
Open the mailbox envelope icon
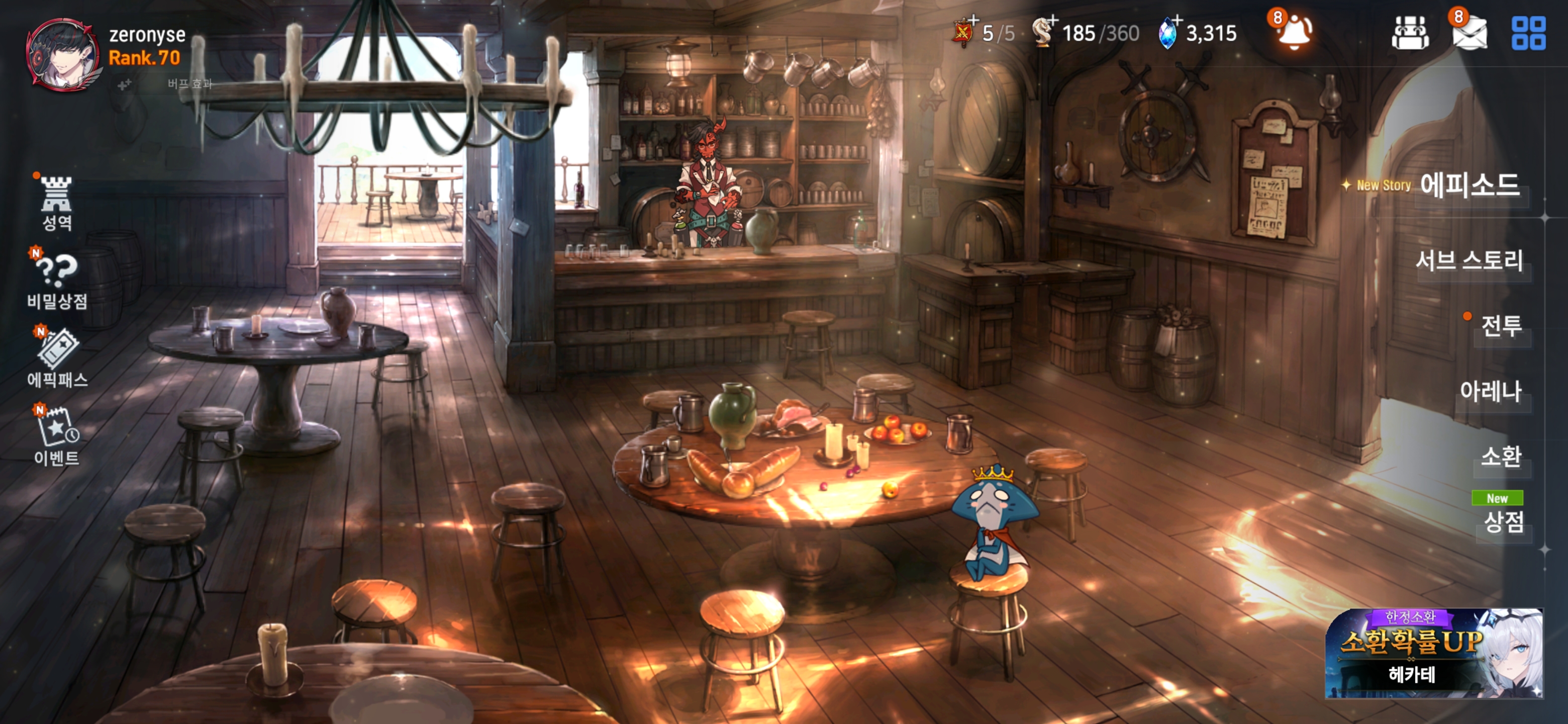[1469, 33]
